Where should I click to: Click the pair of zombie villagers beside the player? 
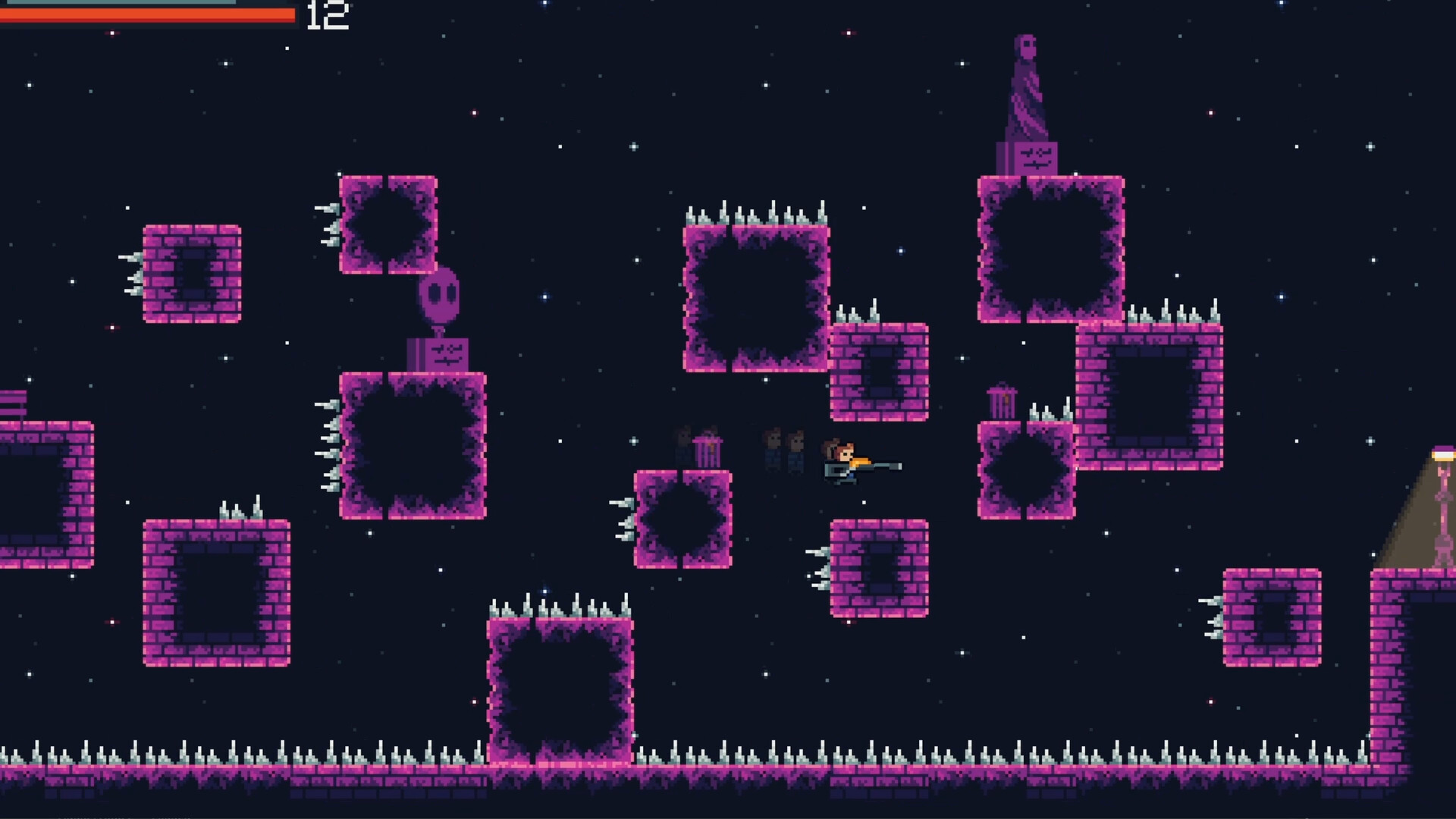tap(785, 449)
